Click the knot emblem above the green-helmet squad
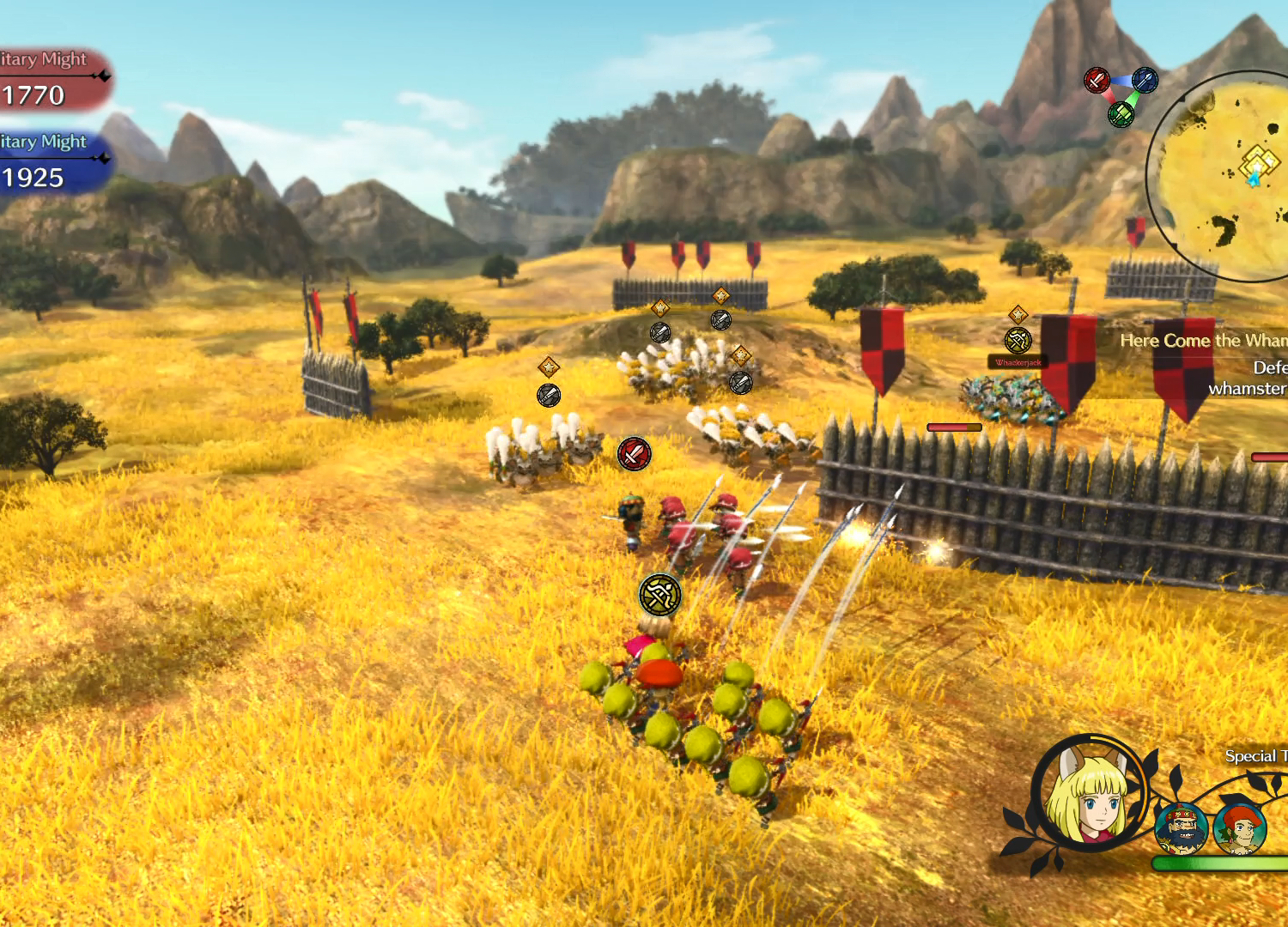1288x927 pixels. 659,595
